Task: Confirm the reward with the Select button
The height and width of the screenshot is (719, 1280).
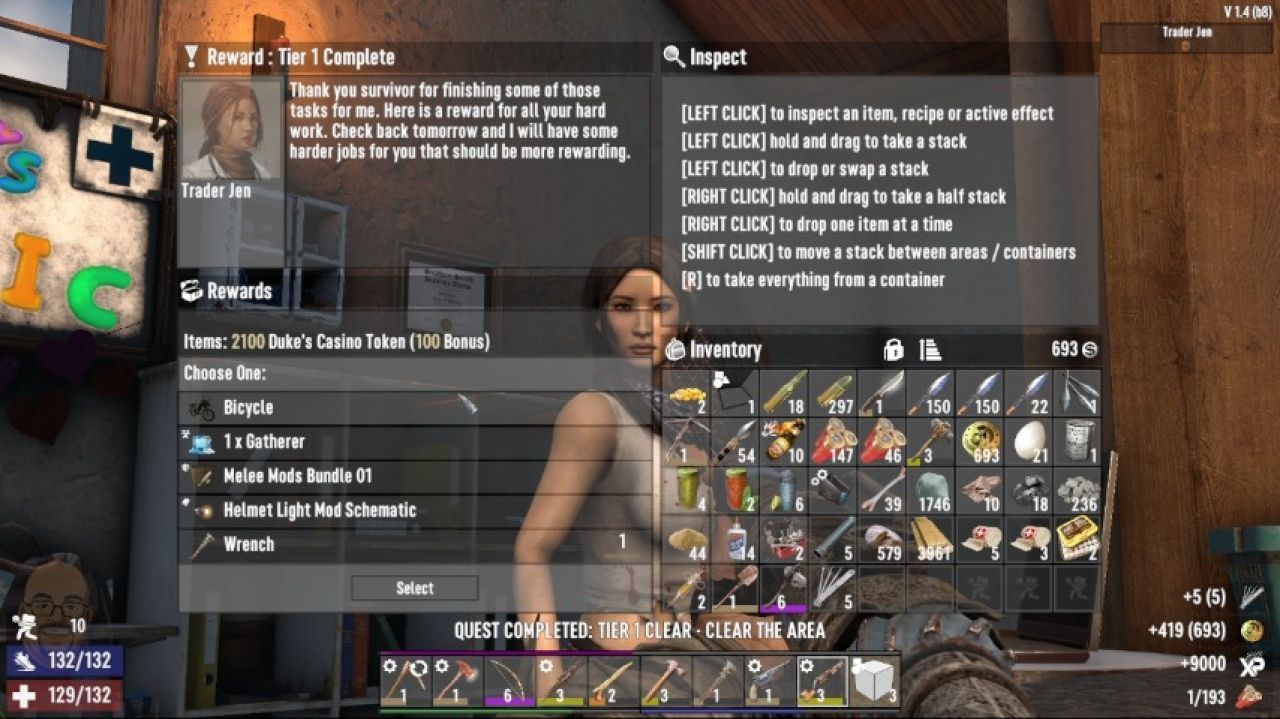Action: [x=414, y=588]
